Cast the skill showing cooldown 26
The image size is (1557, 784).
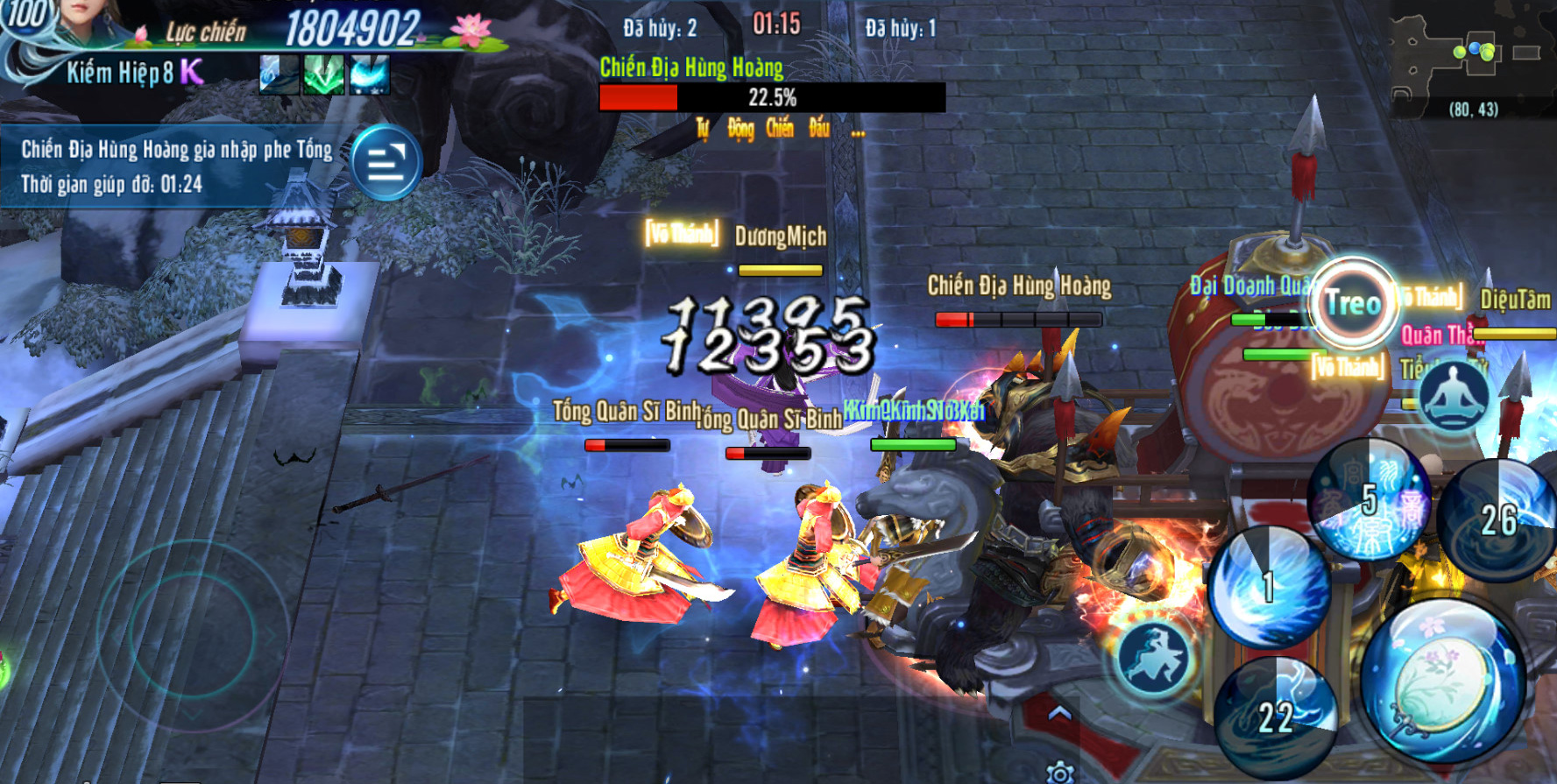(x=1498, y=520)
